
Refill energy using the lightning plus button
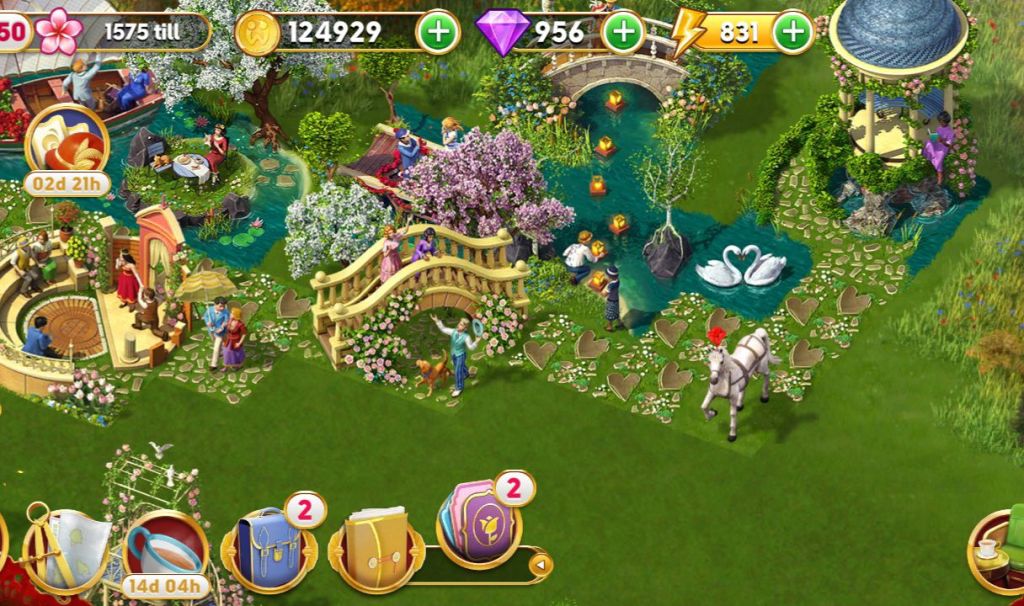[792, 32]
